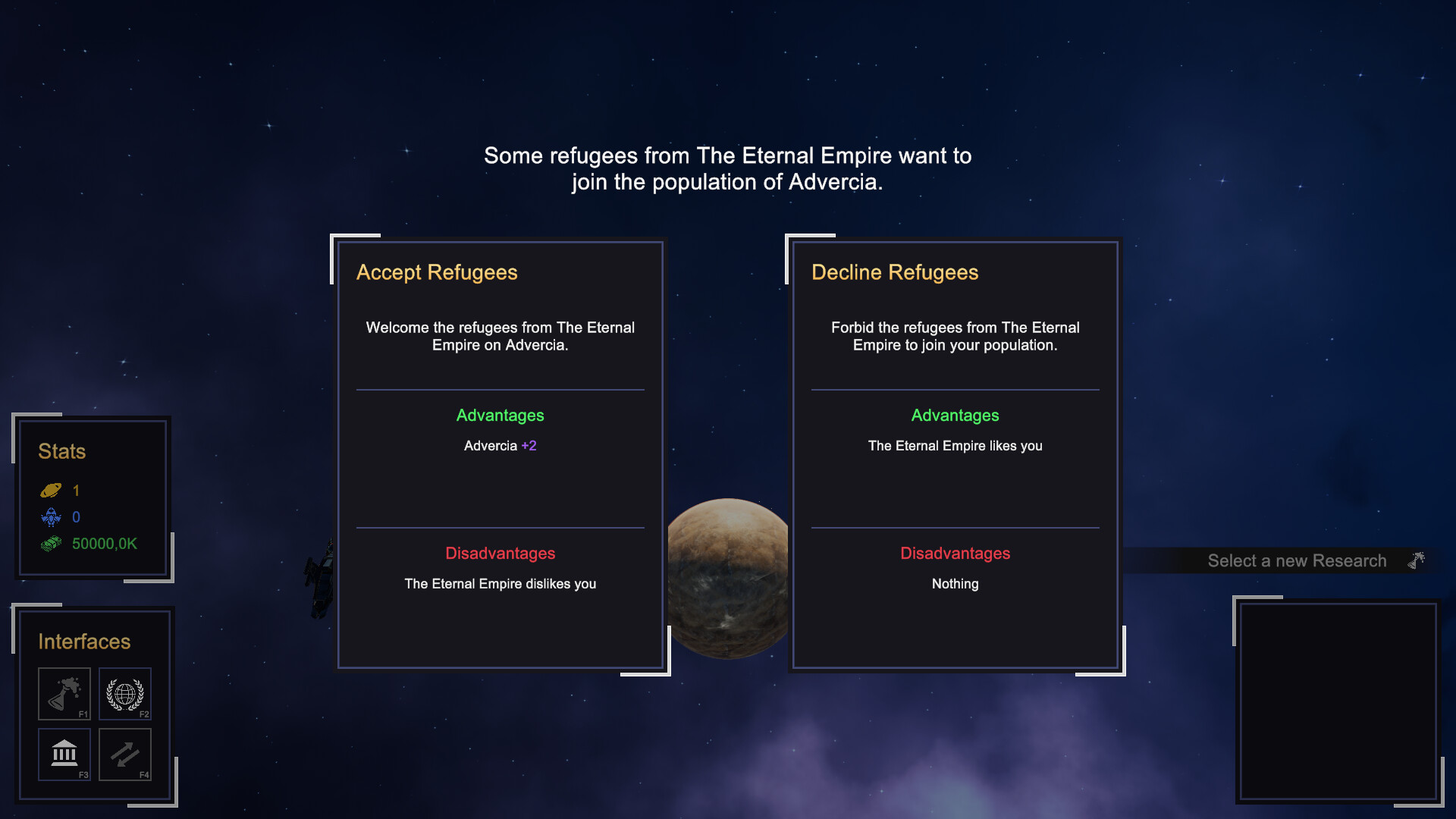Viewport: 1456px width, 819px height.
Task: Click the blue spaceship icon in Stats
Action: click(51, 517)
